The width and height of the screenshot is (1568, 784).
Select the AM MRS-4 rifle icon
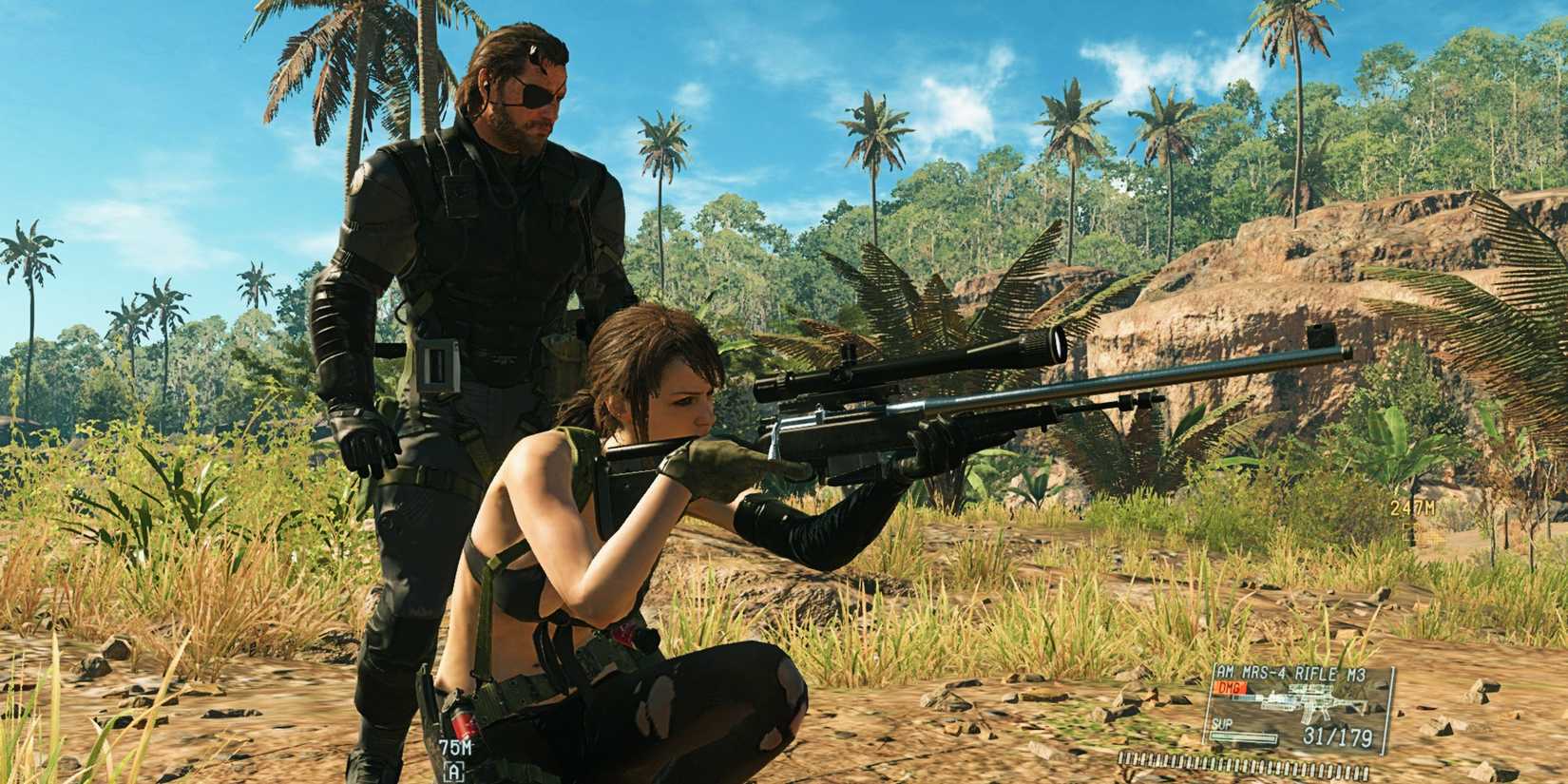1311,699
